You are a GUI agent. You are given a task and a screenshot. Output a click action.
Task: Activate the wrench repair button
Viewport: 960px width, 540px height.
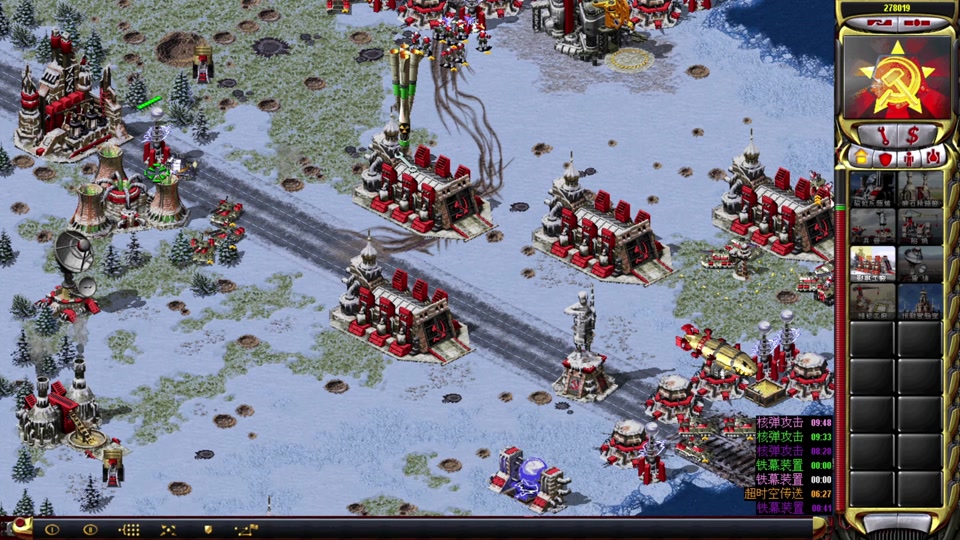(x=885, y=133)
